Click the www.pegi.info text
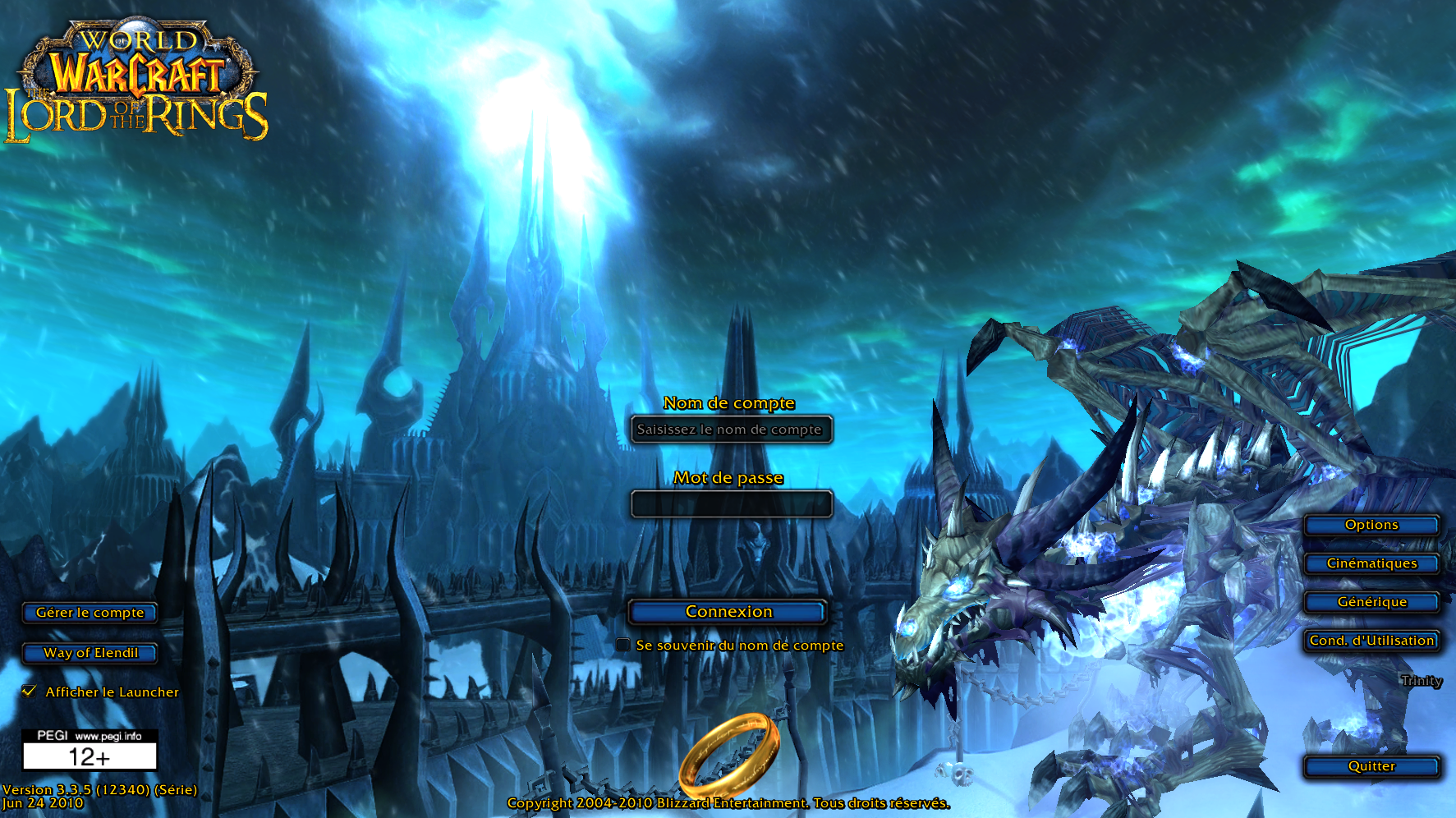This screenshot has width=1456, height=818. tap(109, 735)
